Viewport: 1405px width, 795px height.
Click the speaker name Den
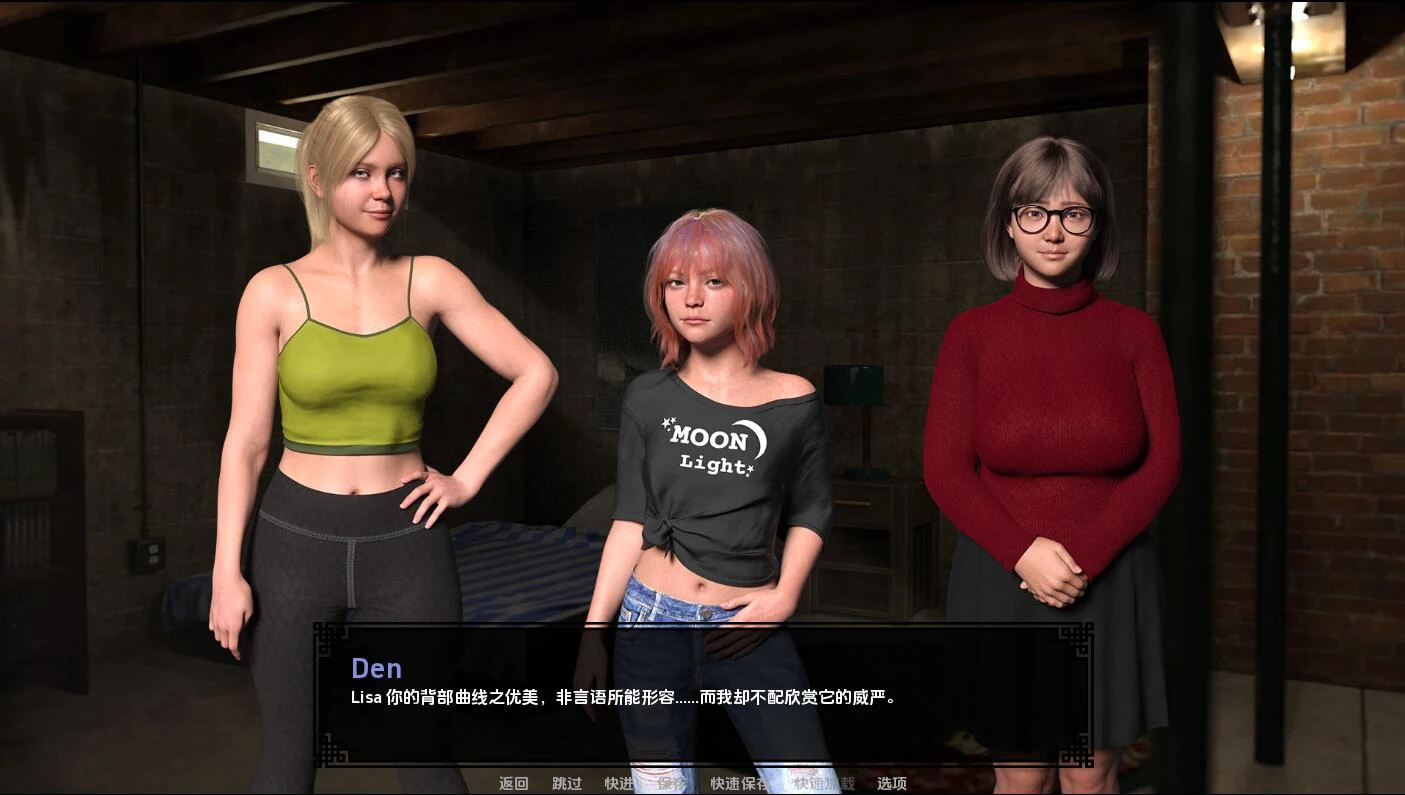pos(377,668)
